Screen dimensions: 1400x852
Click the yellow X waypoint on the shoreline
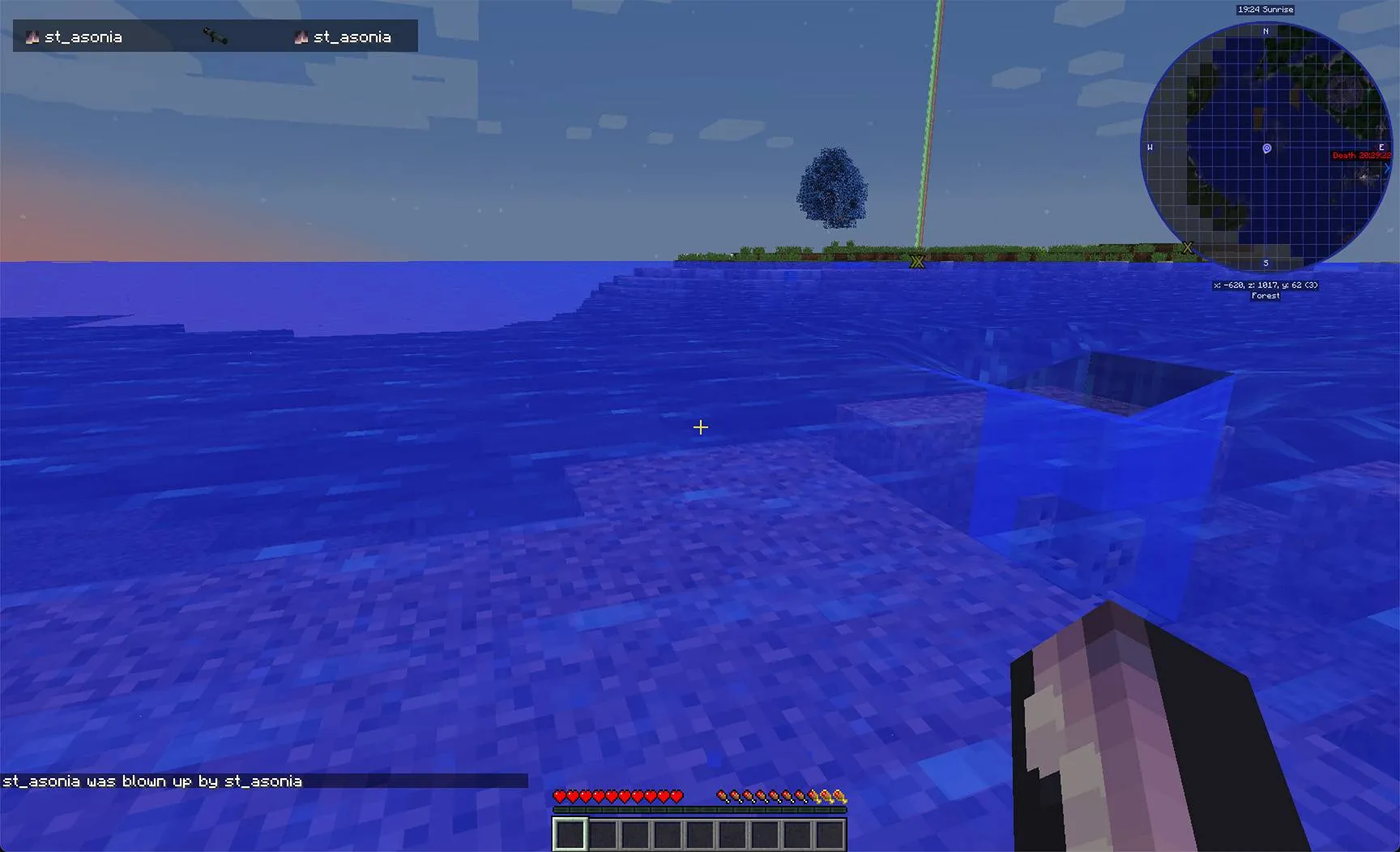(x=916, y=261)
